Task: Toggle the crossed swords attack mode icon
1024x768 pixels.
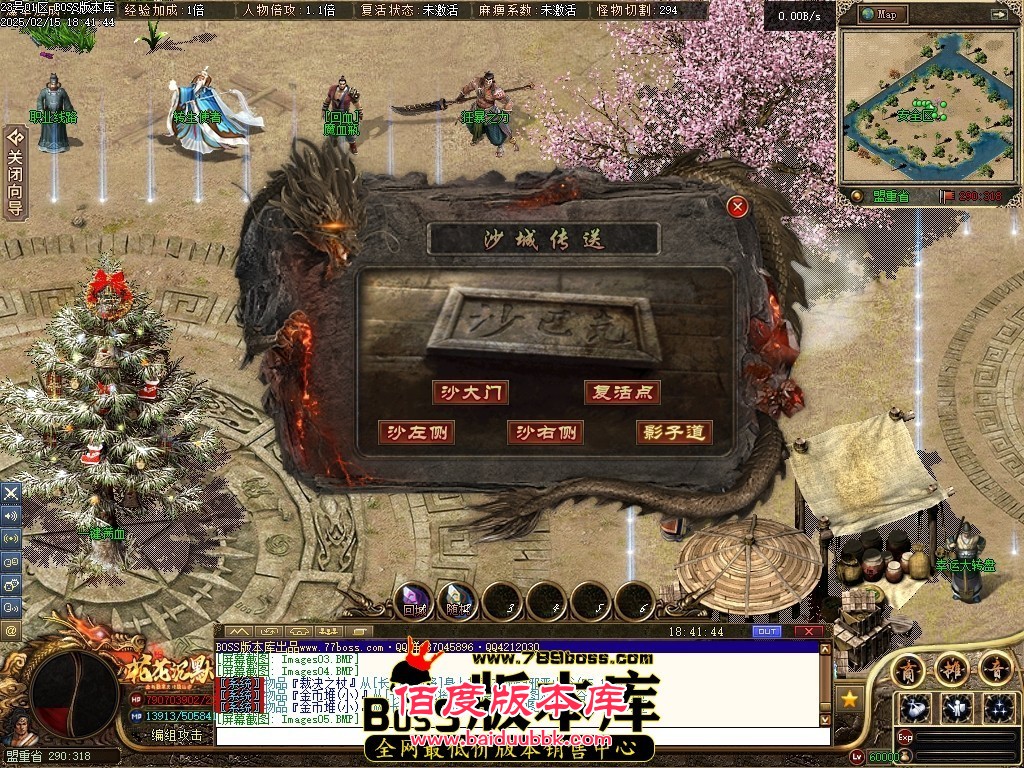Action: (11, 493)
